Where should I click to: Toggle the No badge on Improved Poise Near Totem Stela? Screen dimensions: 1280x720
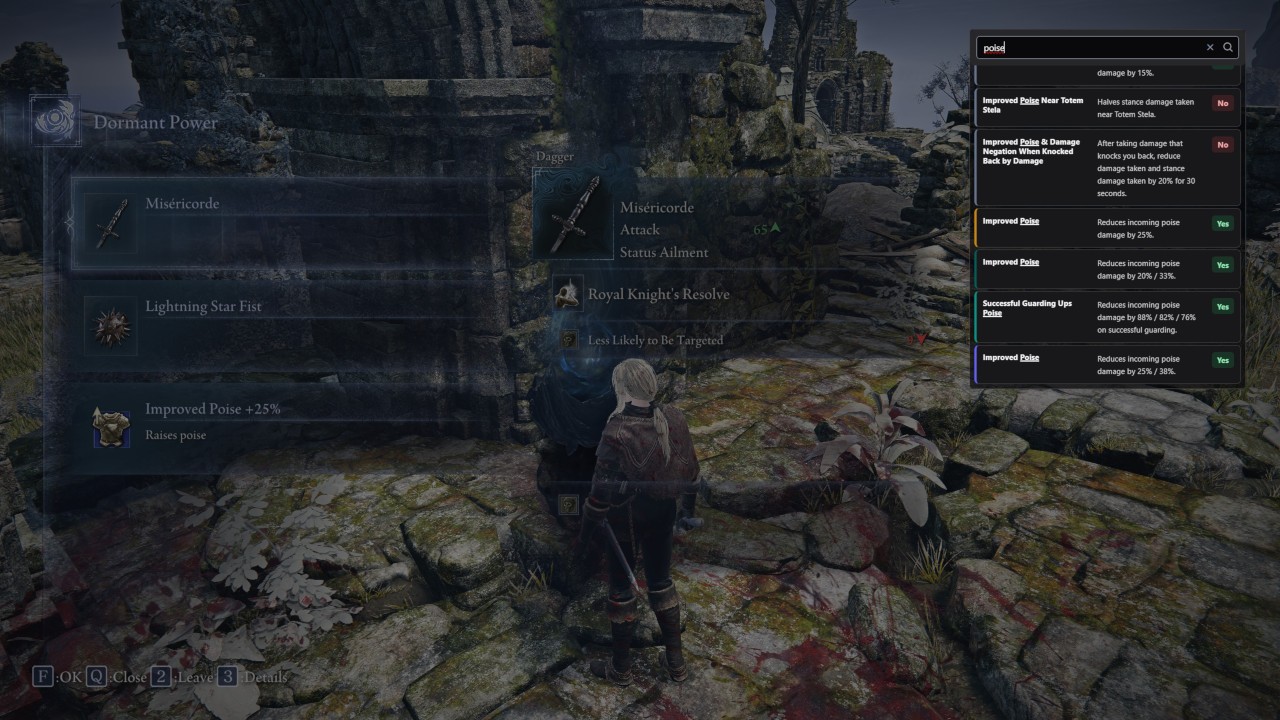pos(1222,103)
